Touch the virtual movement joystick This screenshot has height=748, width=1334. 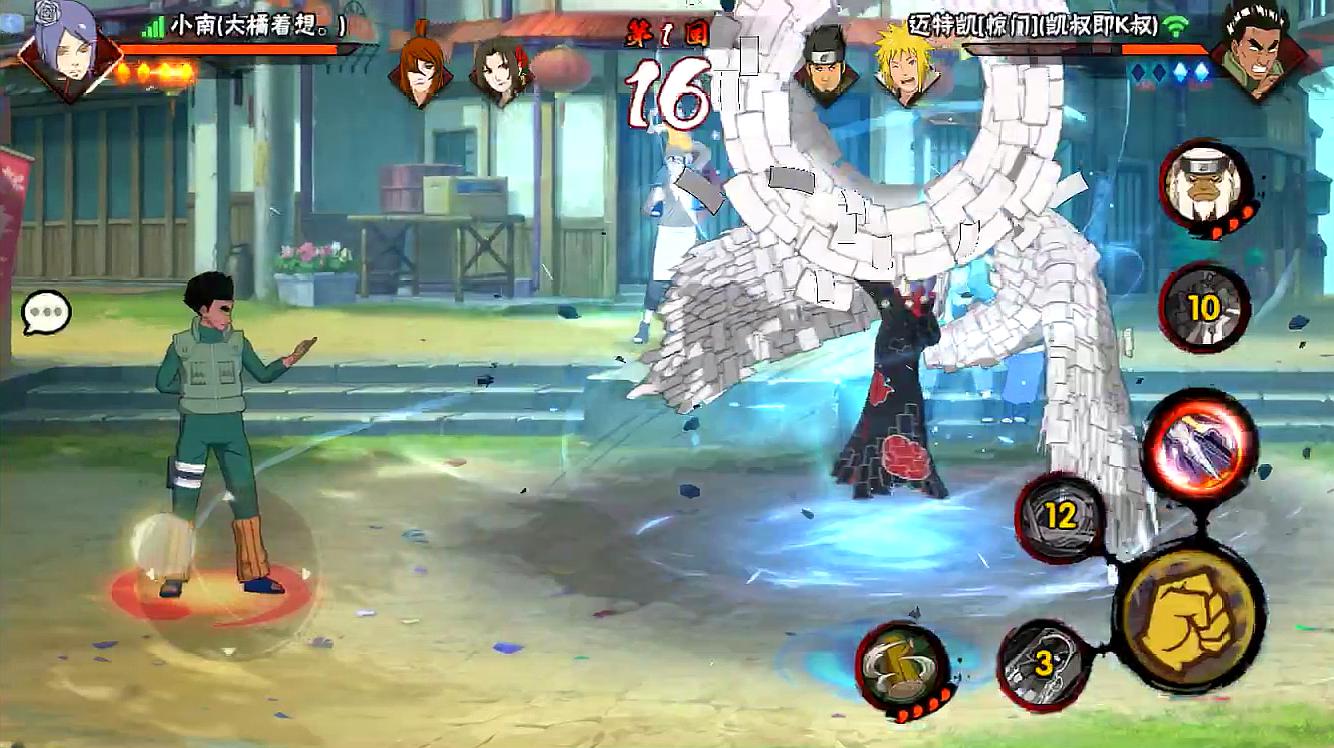point(222,570)
